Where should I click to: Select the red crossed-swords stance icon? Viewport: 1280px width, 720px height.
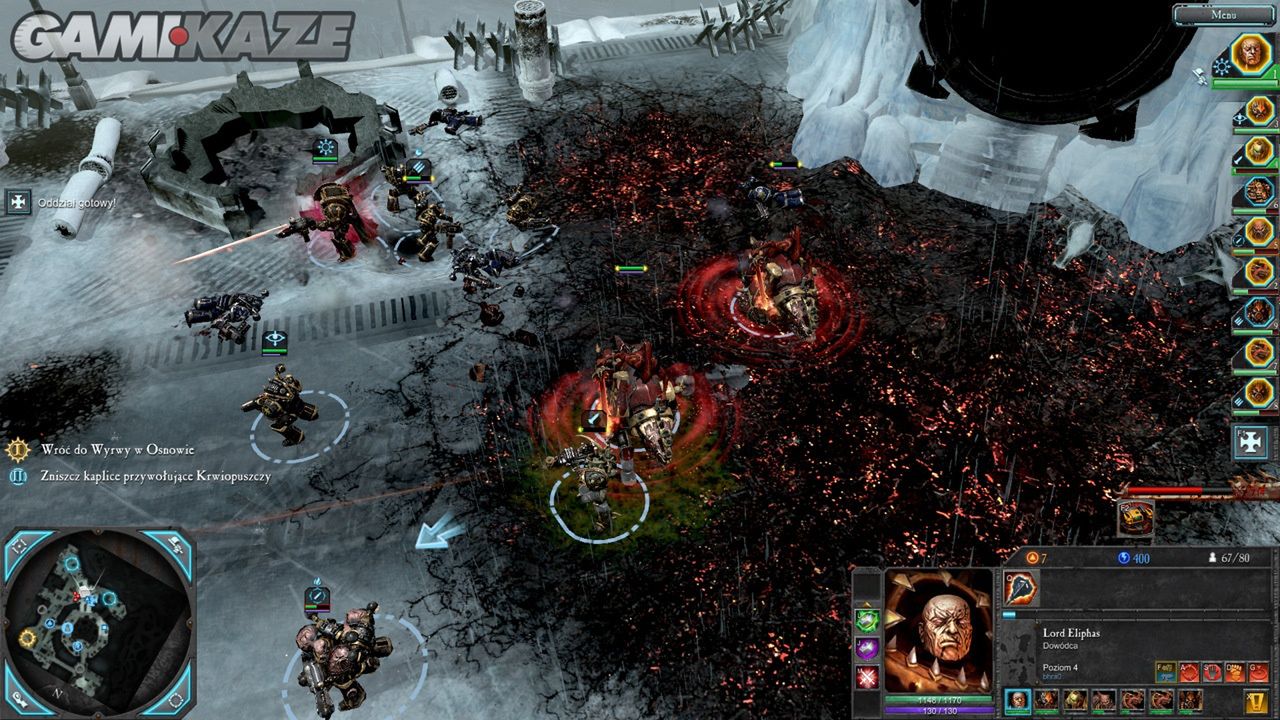[x=866, y=676]
